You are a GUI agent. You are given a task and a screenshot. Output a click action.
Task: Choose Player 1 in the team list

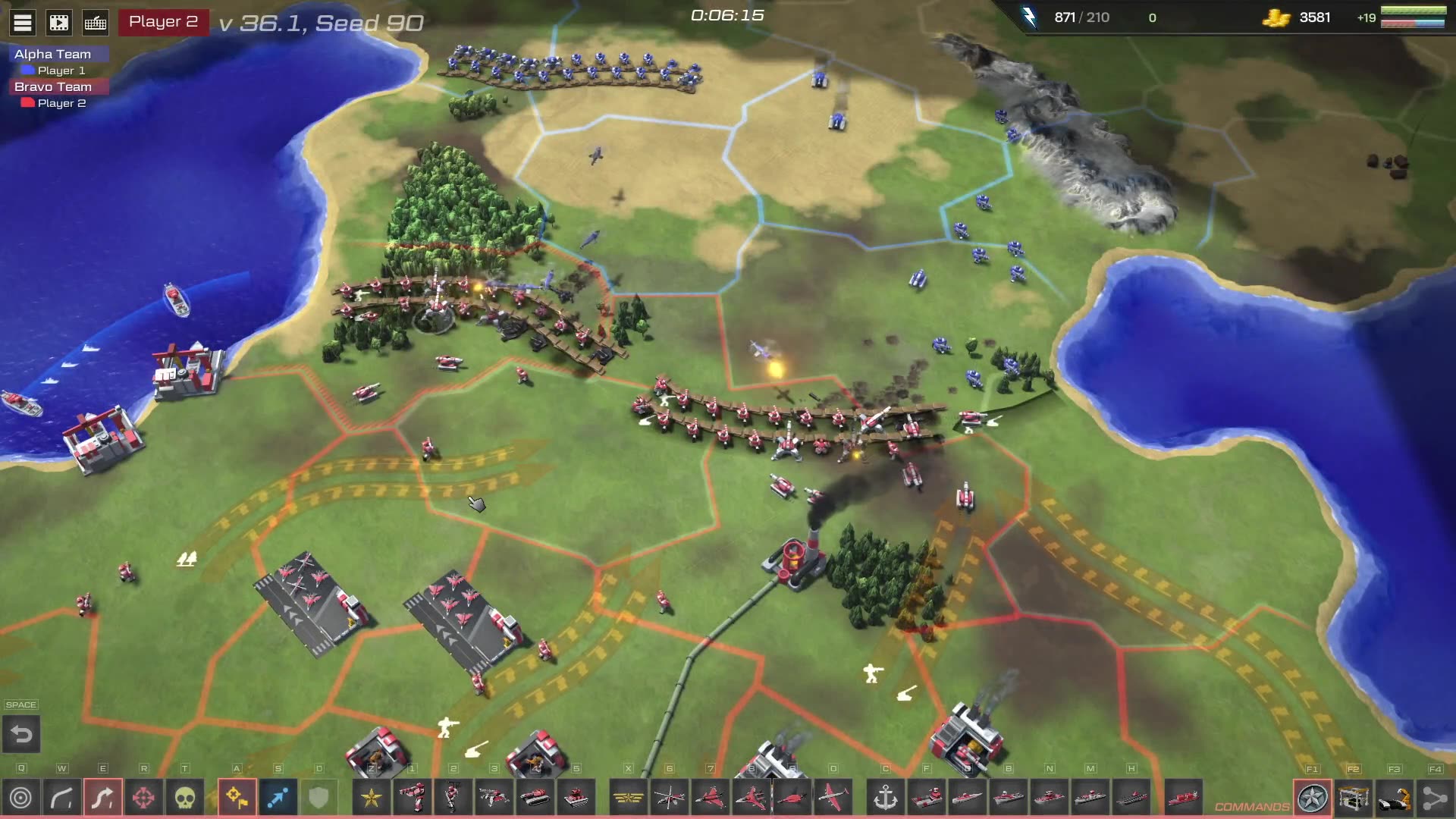(61, 71)
